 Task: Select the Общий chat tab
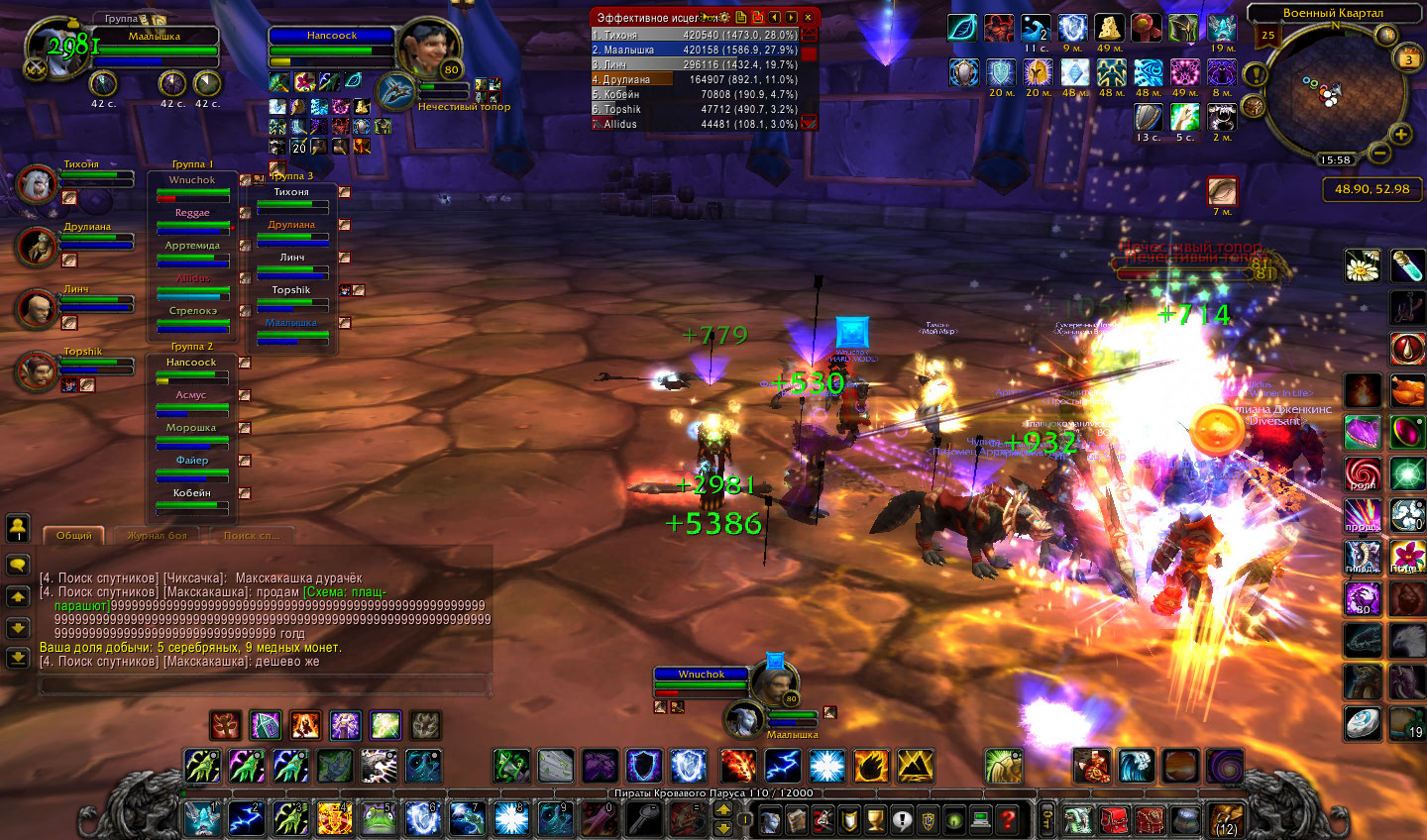pos(73,536)
